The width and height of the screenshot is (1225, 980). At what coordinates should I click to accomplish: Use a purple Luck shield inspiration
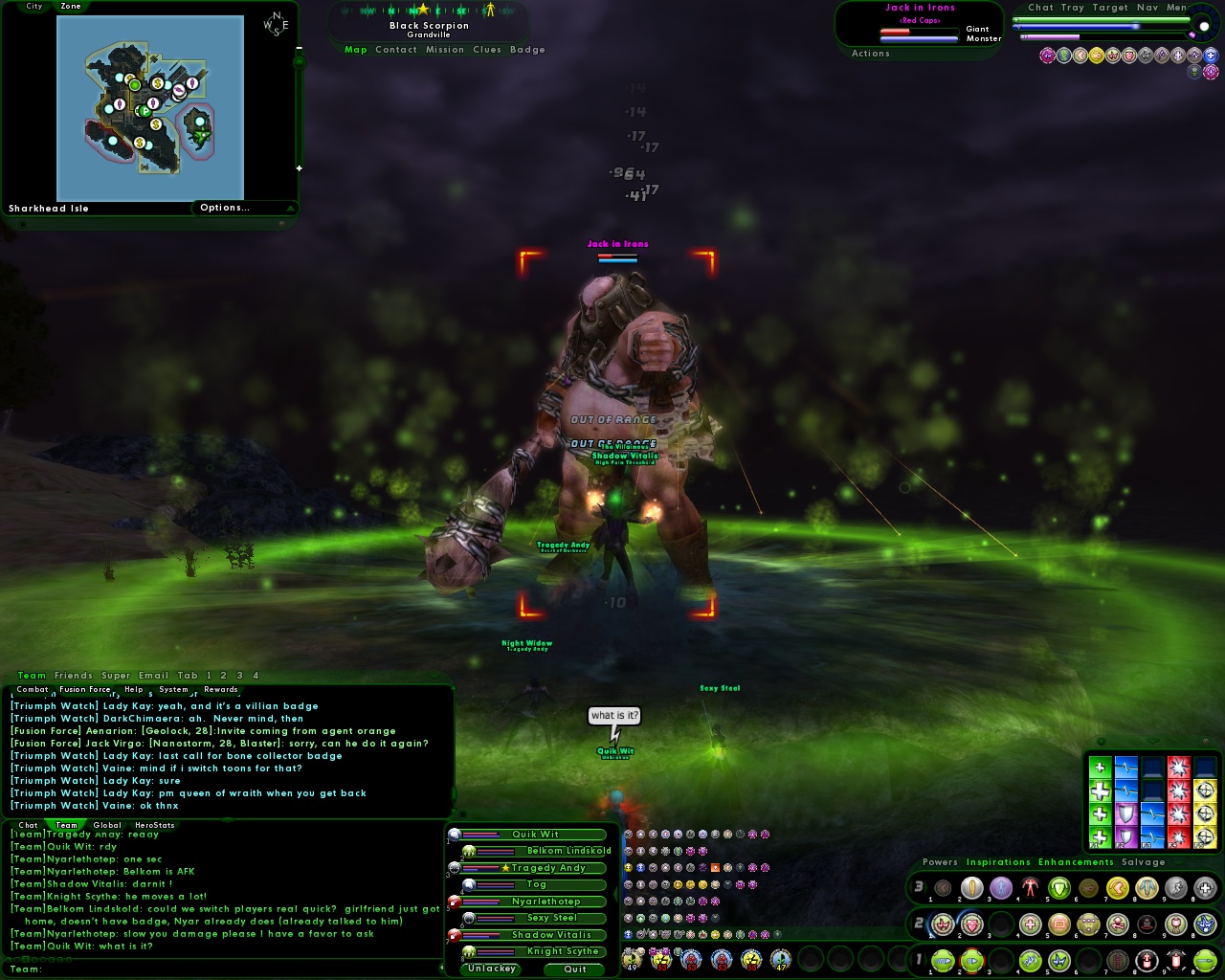click(1126, 813)
